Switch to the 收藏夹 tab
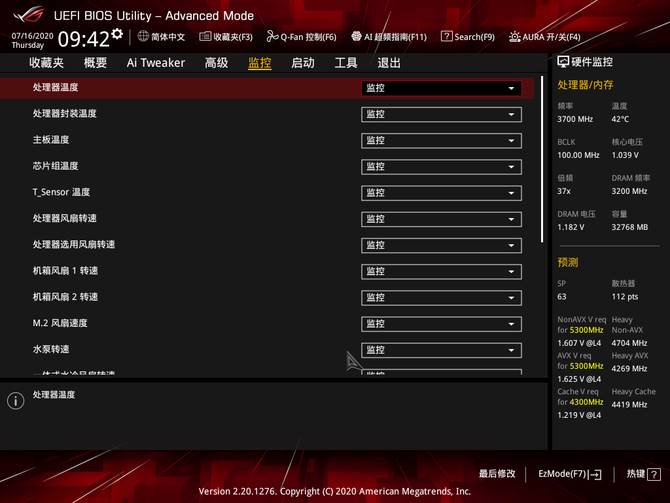Viewport: 670px width, 503px height. pyautogui.click(x=46, y=62)
